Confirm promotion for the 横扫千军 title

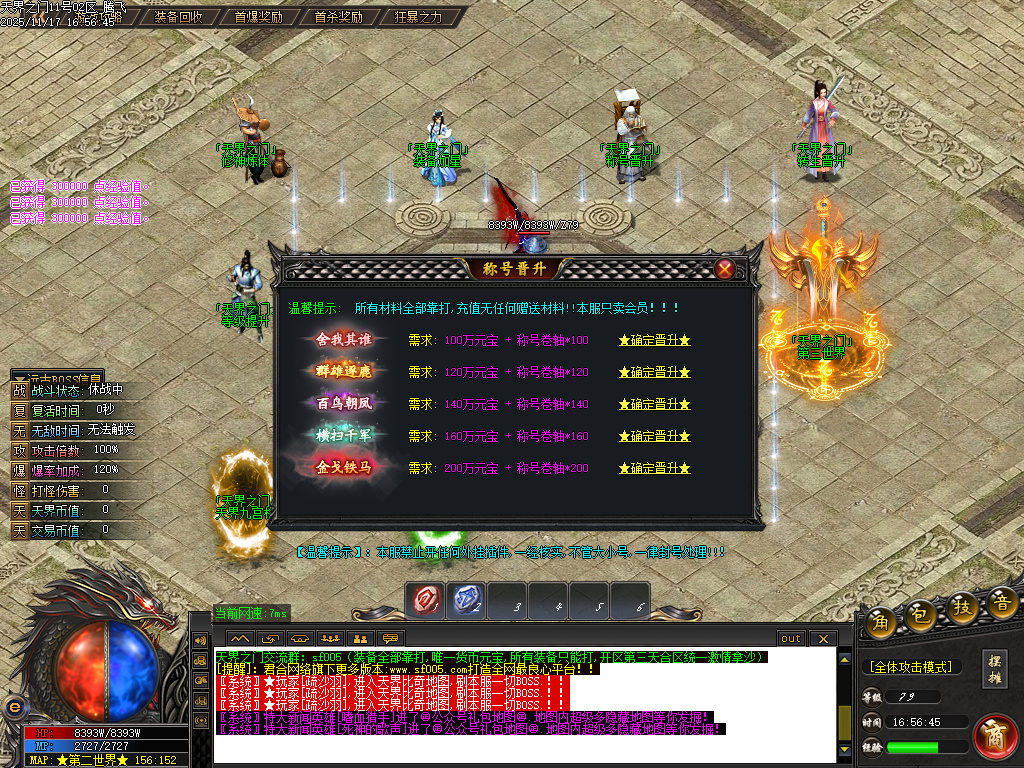pyautogui.click(x=655, y=436)
